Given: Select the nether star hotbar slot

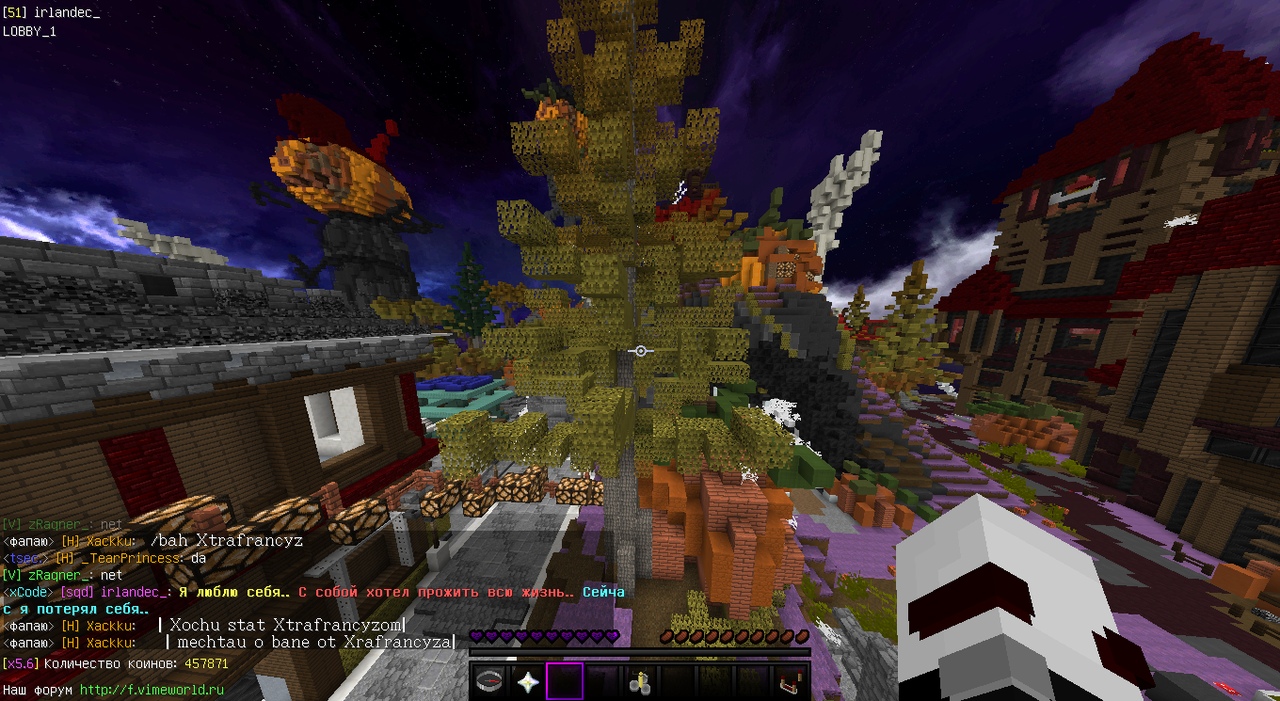Looking at the screenshot, I should 527,682.
